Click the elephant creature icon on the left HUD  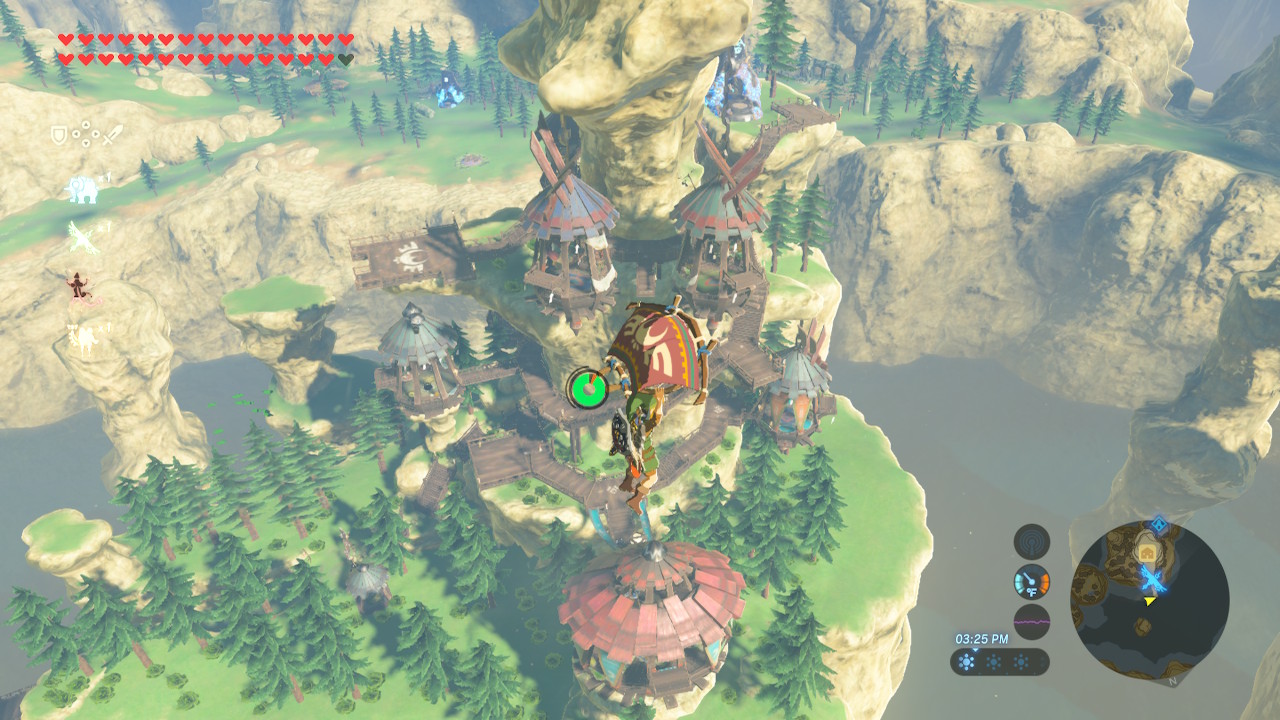point(81,189)
